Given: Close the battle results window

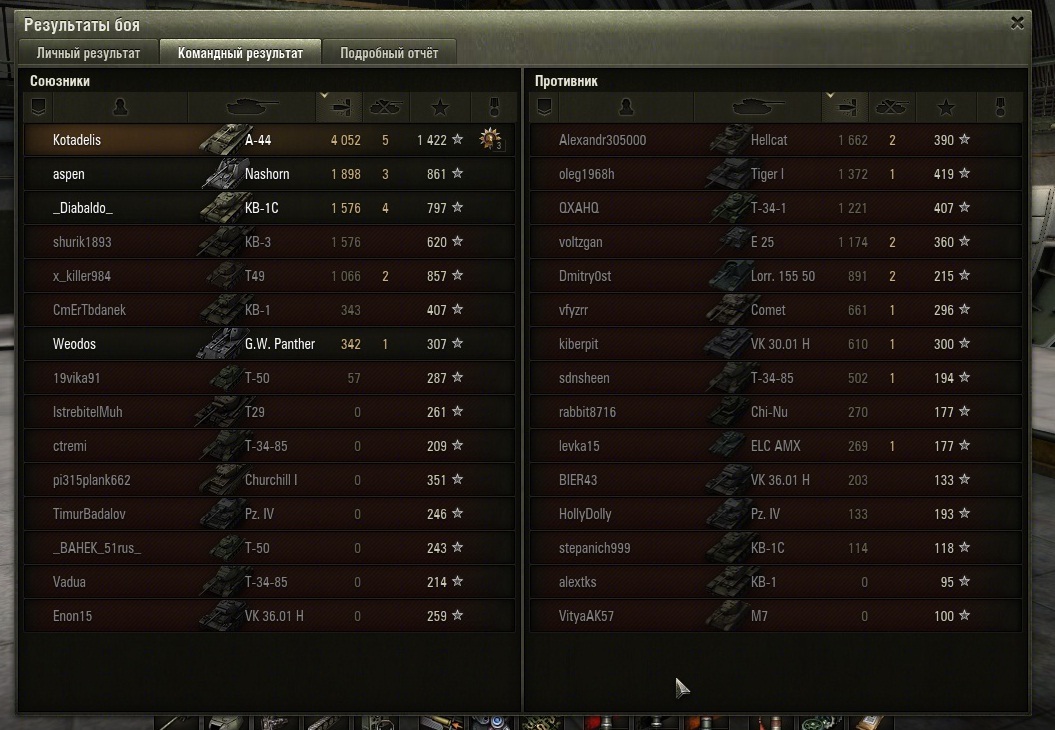Looking at the screenshot, I should (x=1017, y=23).
